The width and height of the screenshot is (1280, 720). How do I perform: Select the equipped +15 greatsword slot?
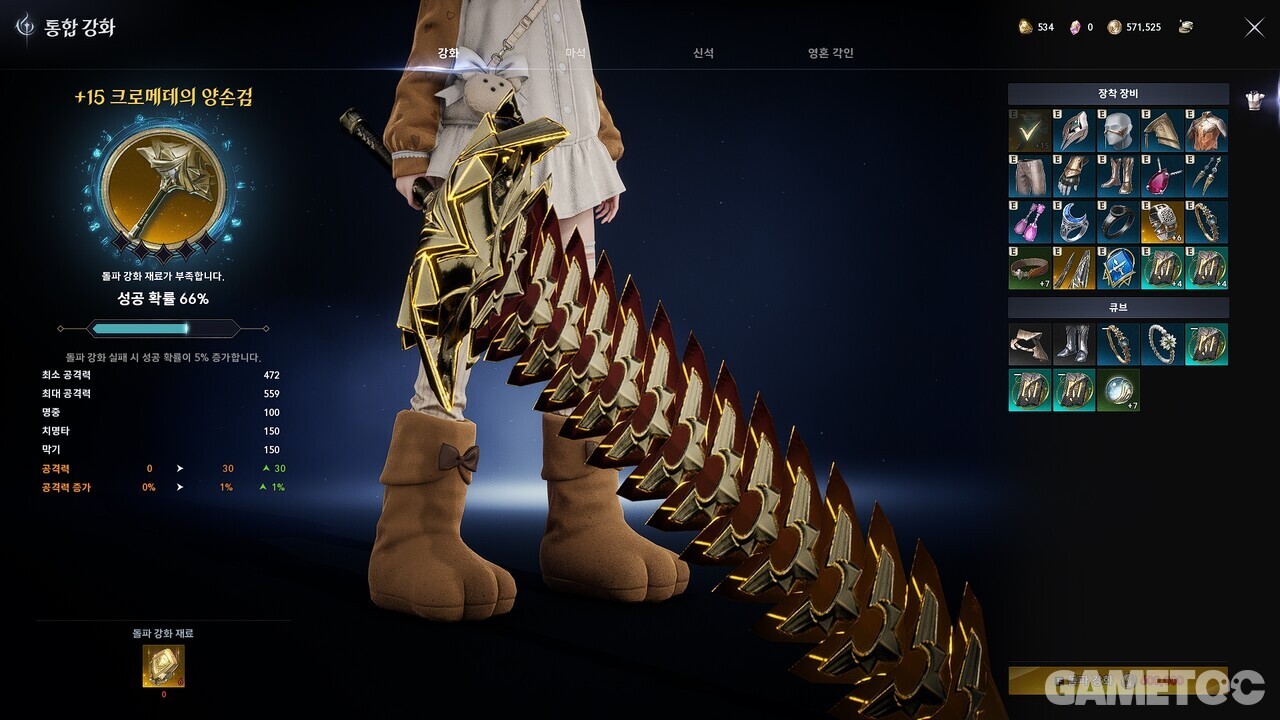[x=1029, y=131]
